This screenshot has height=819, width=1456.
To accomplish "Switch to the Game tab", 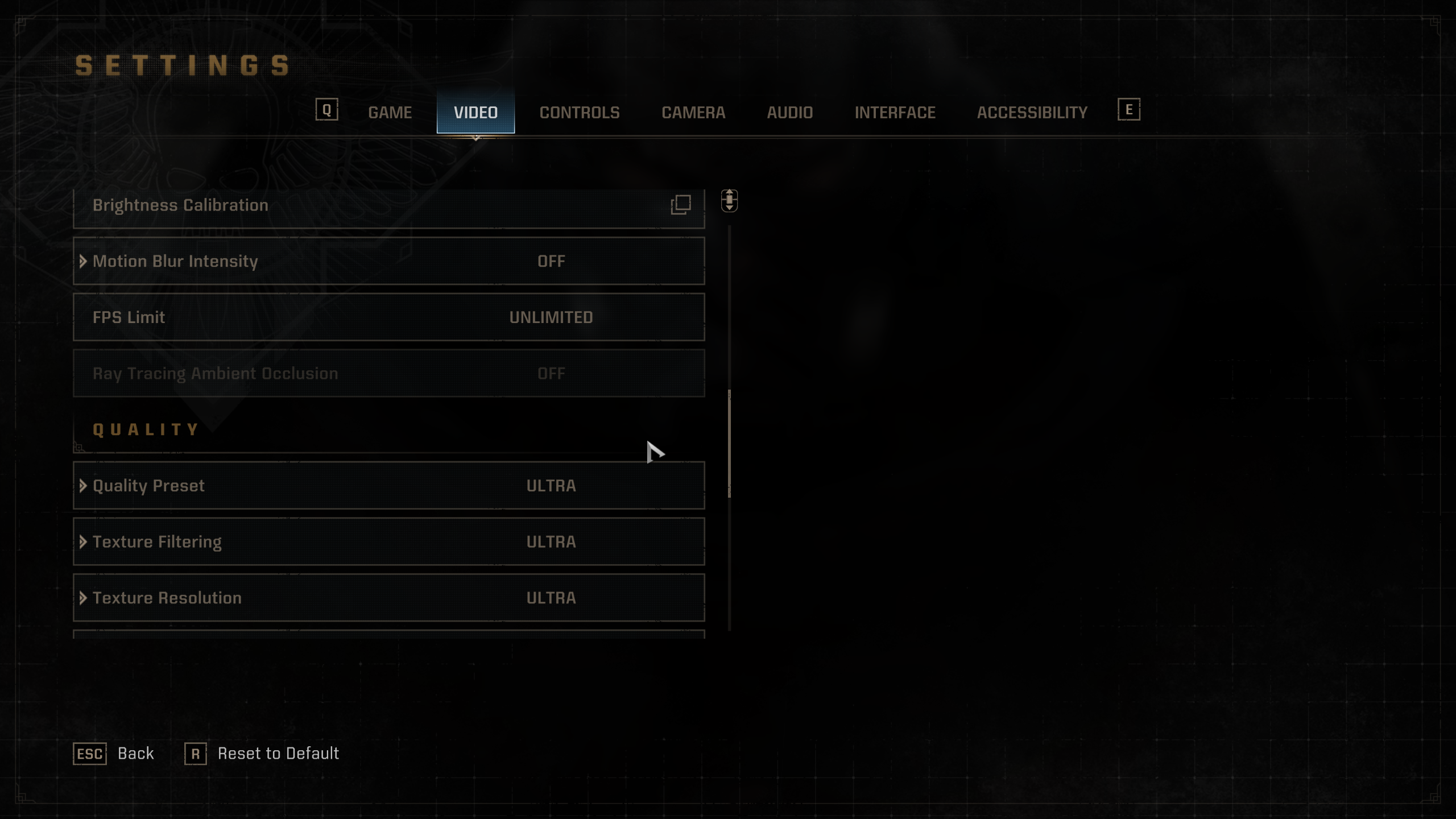I will tap(390, 113).
